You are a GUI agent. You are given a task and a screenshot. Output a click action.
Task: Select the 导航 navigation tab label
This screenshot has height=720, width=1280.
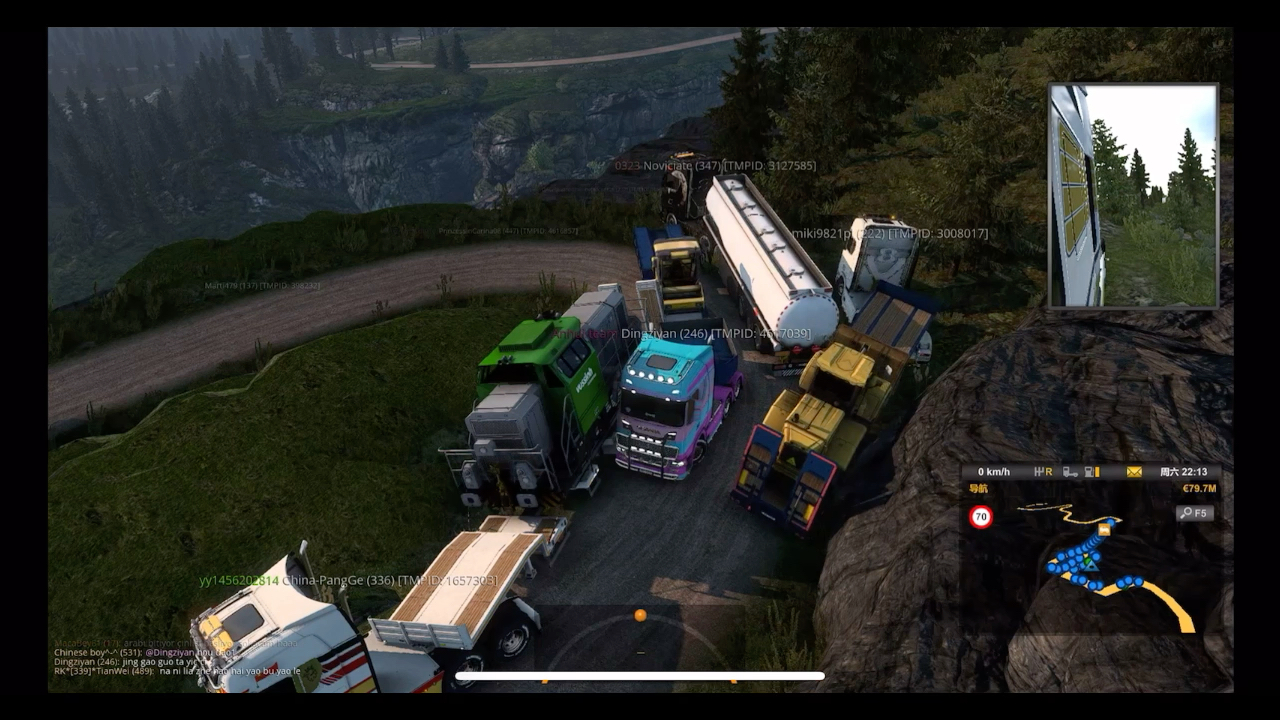tap(978, 489)
